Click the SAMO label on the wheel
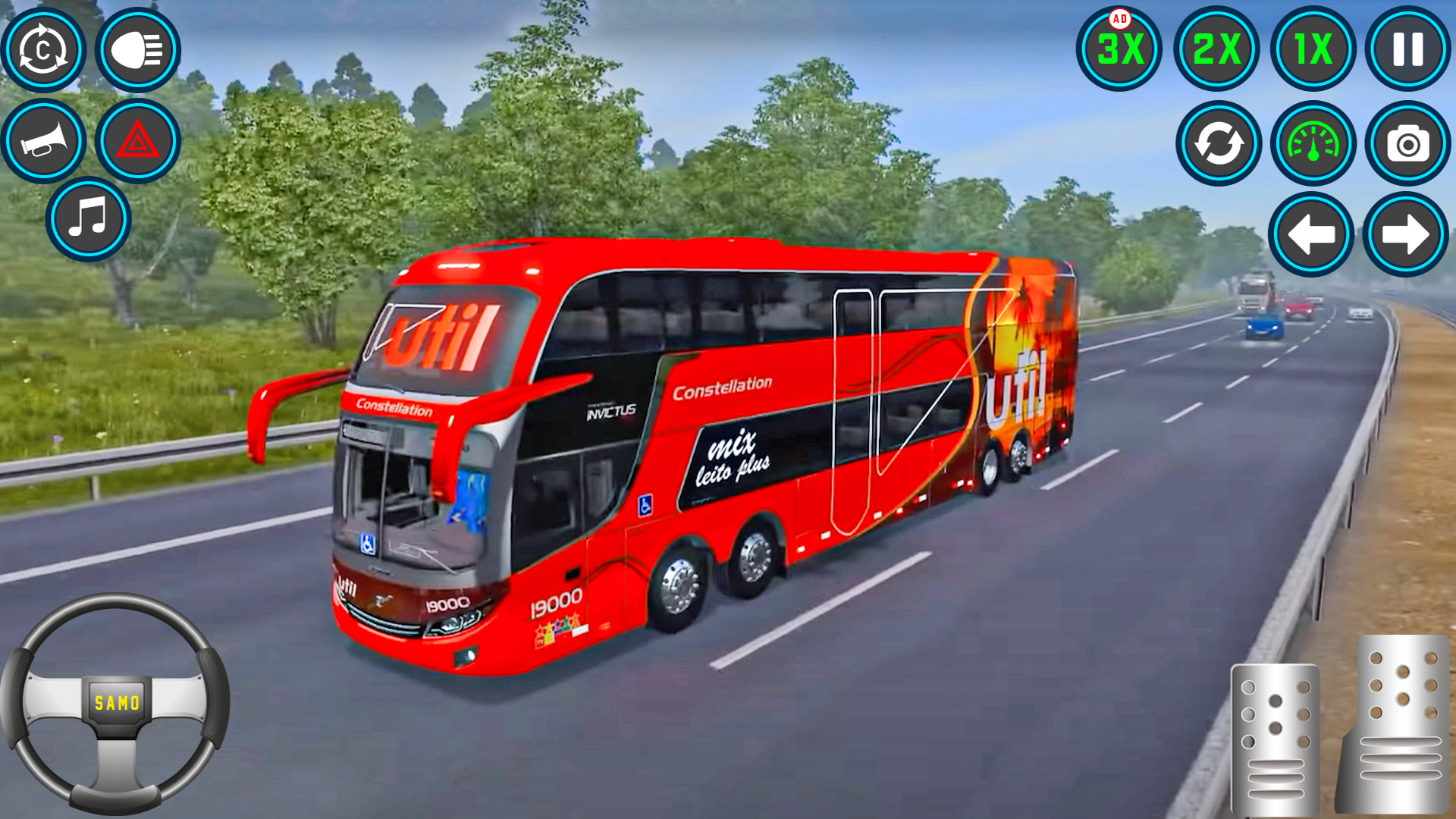 point(115,703)
